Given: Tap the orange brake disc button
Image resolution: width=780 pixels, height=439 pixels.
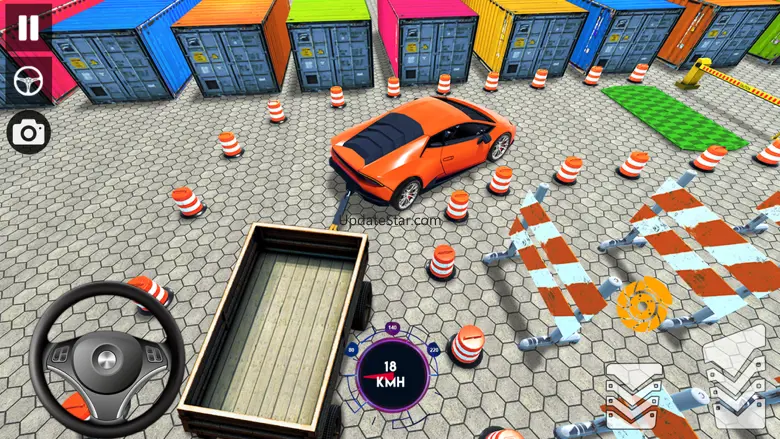Looking at the screenshot, I should point(637,304).
